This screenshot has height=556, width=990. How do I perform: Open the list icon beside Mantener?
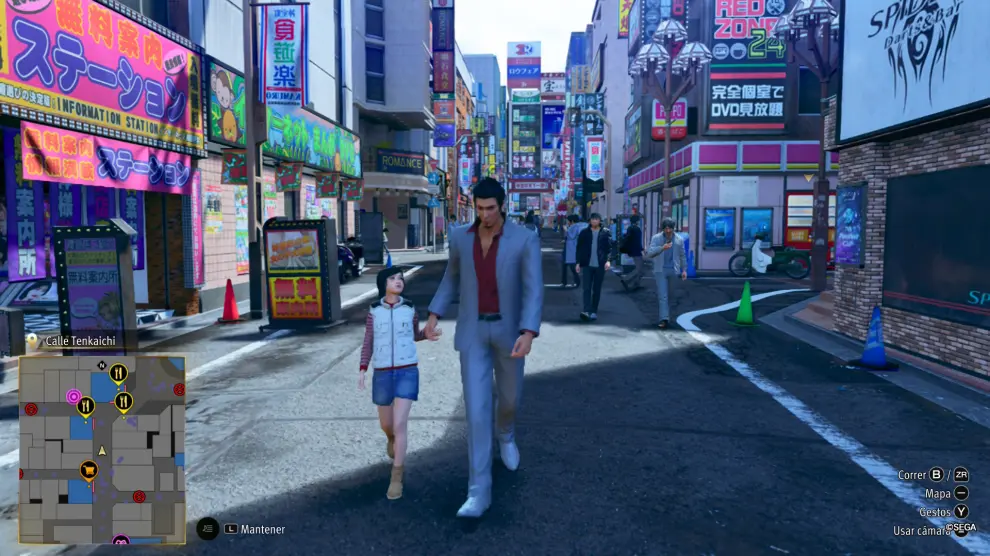[207, 529]
